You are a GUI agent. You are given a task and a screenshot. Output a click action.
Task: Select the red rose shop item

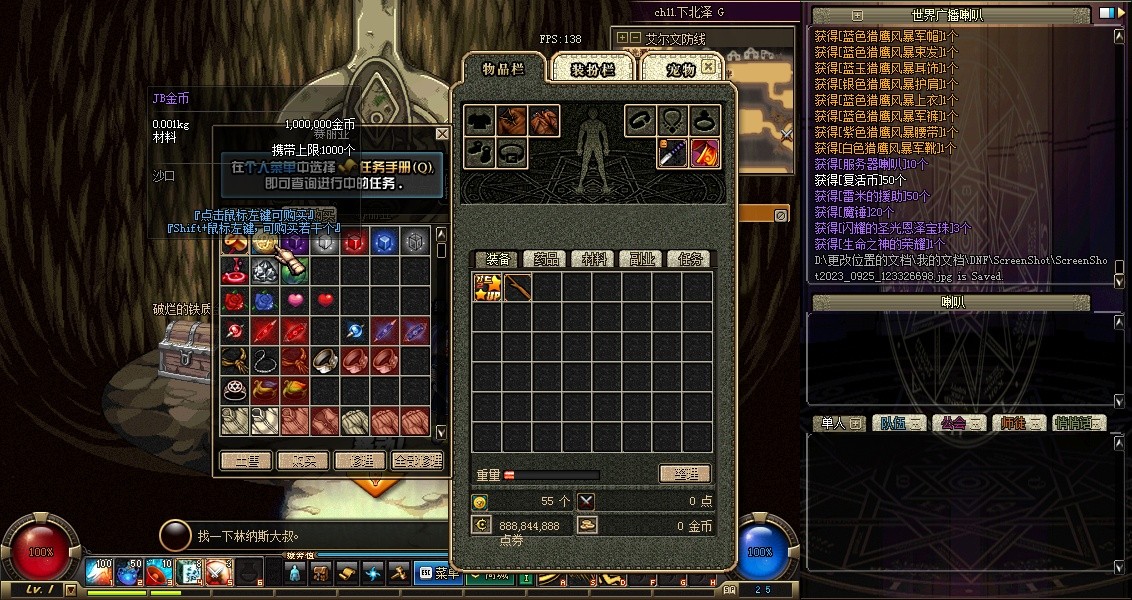236,301
